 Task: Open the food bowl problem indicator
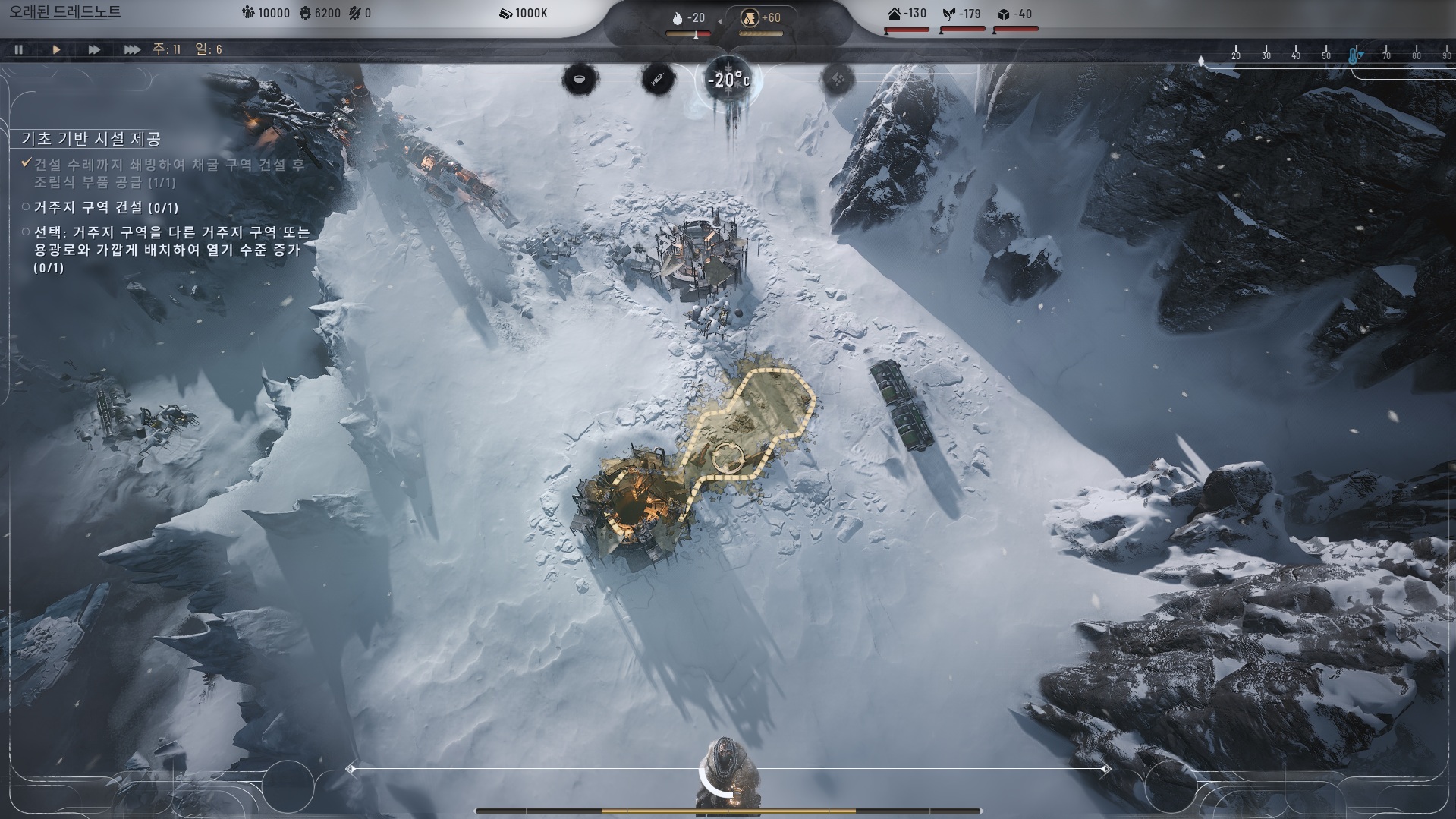pyautogui.click(x=580, y=79)
